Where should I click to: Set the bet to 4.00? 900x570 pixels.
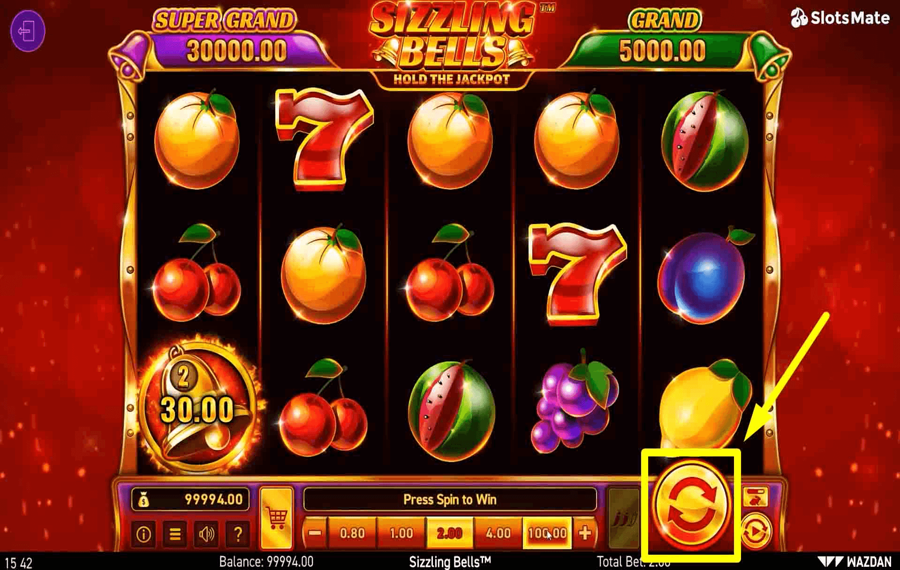tap(498, 534)
